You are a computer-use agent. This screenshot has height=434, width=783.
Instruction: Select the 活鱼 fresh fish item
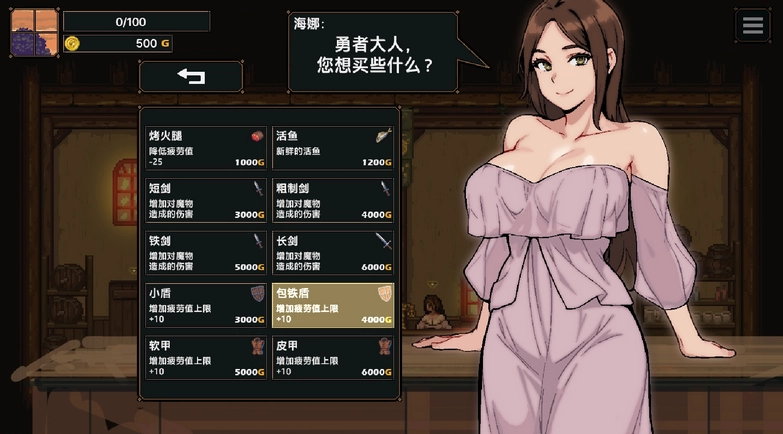333,148
